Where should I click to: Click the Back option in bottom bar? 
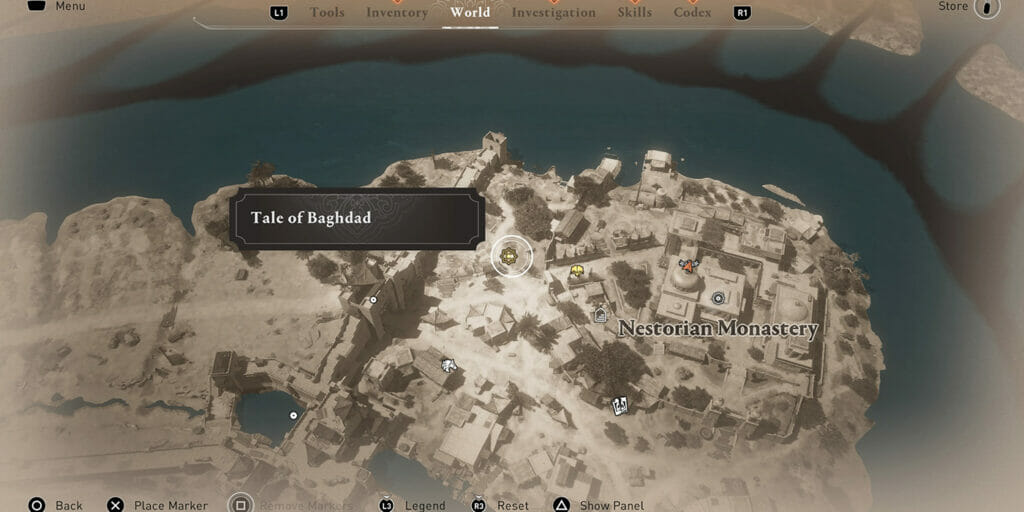click(x=68, y=505)
